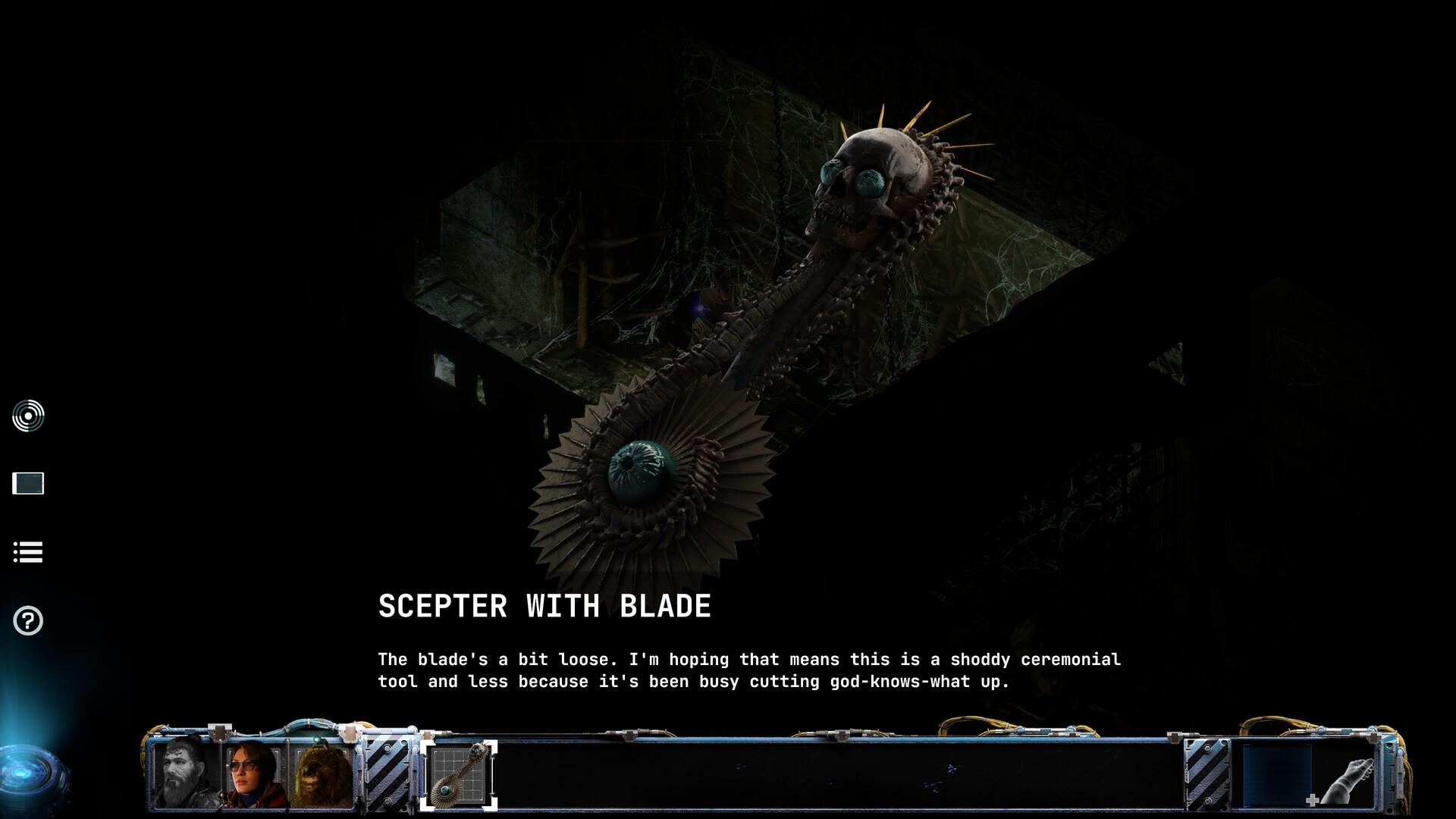
Task: Click the concentric circles scanner icon
Action: pyautogui.click(x=28, y=416)
